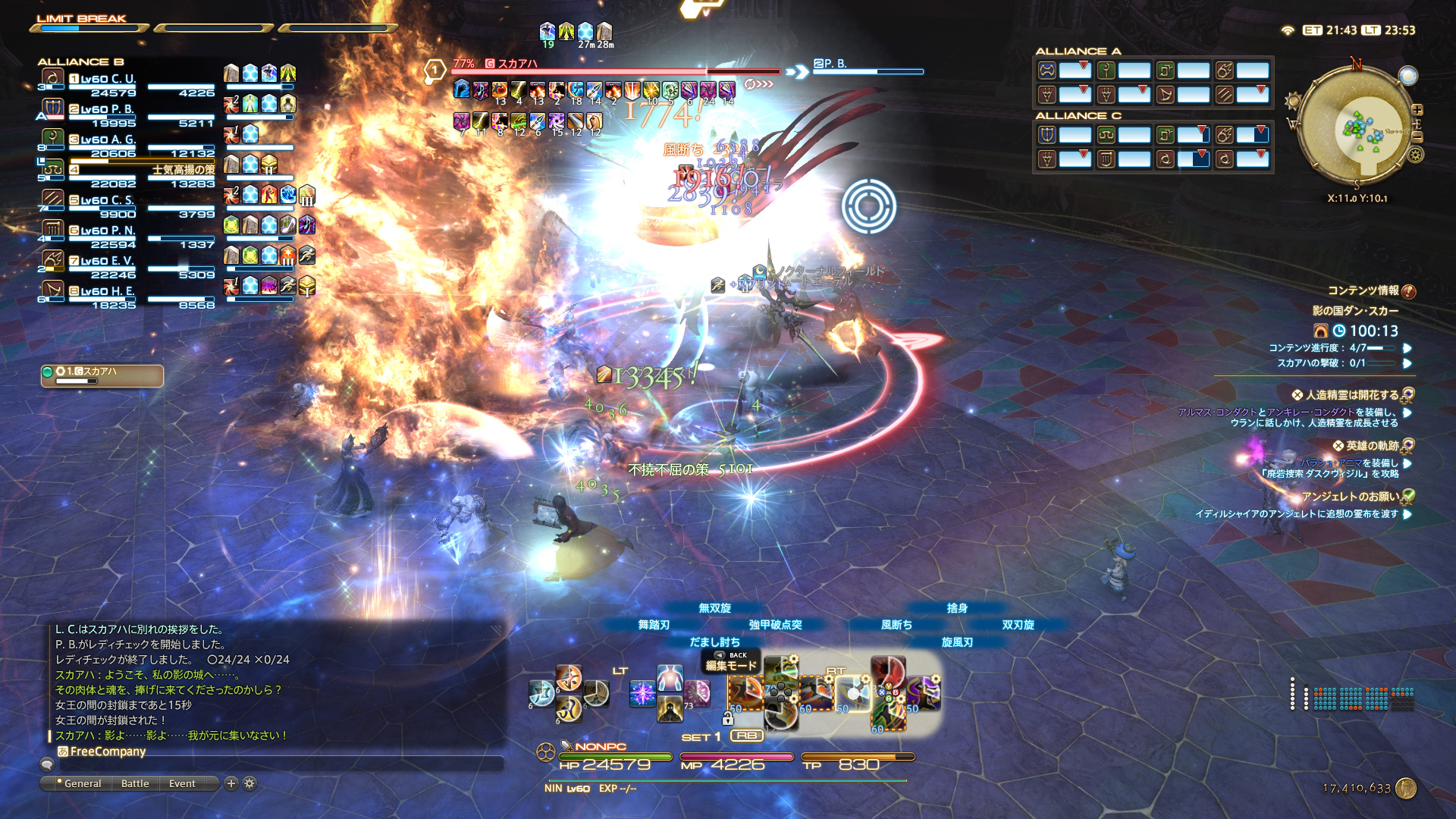Open the コンテンツ情報 duty information

(x=1363, y=290)
